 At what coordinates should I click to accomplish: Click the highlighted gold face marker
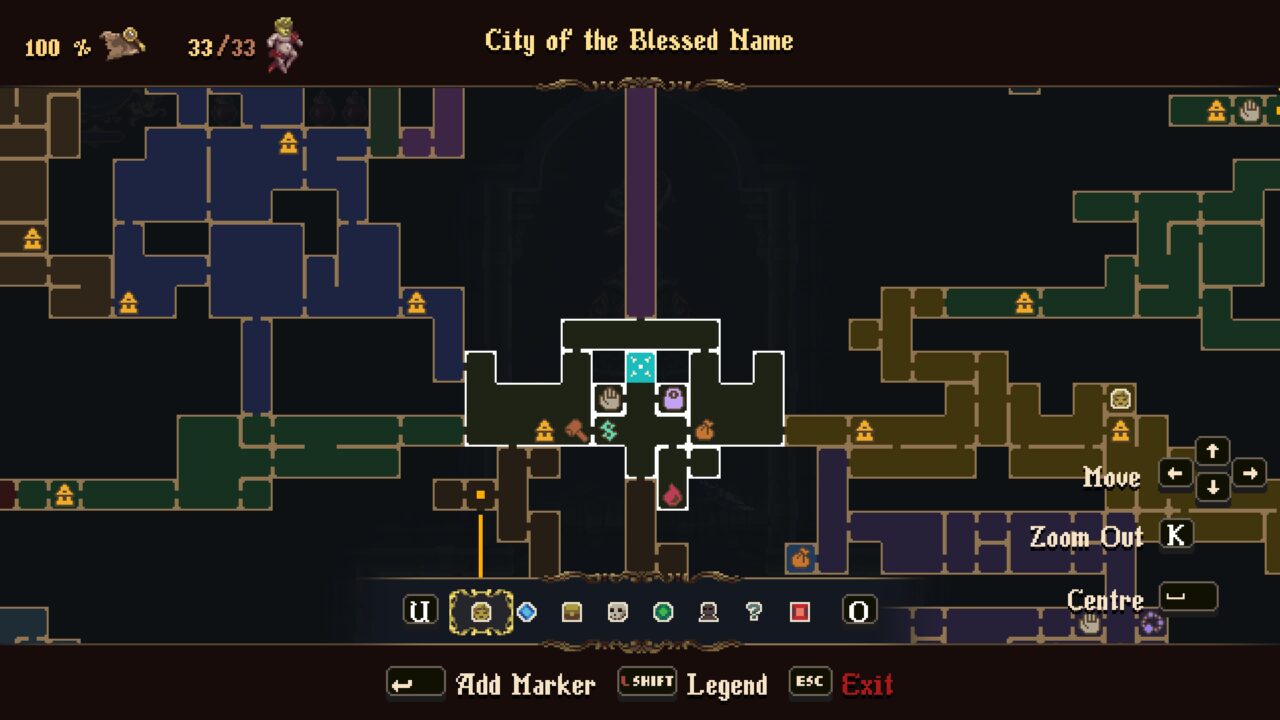point(480,610)
